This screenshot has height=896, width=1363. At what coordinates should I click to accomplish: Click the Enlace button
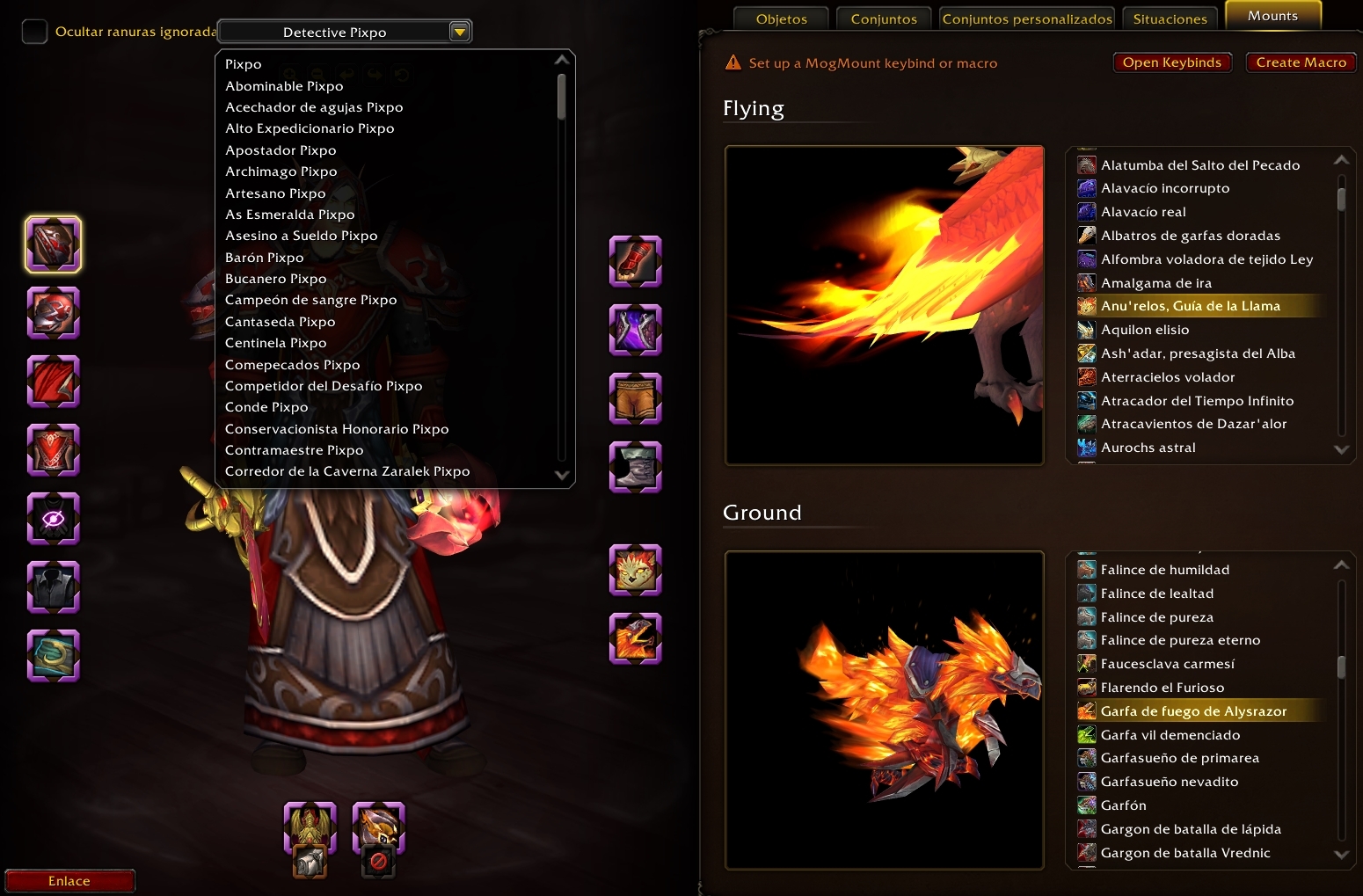tap(69, 881)
